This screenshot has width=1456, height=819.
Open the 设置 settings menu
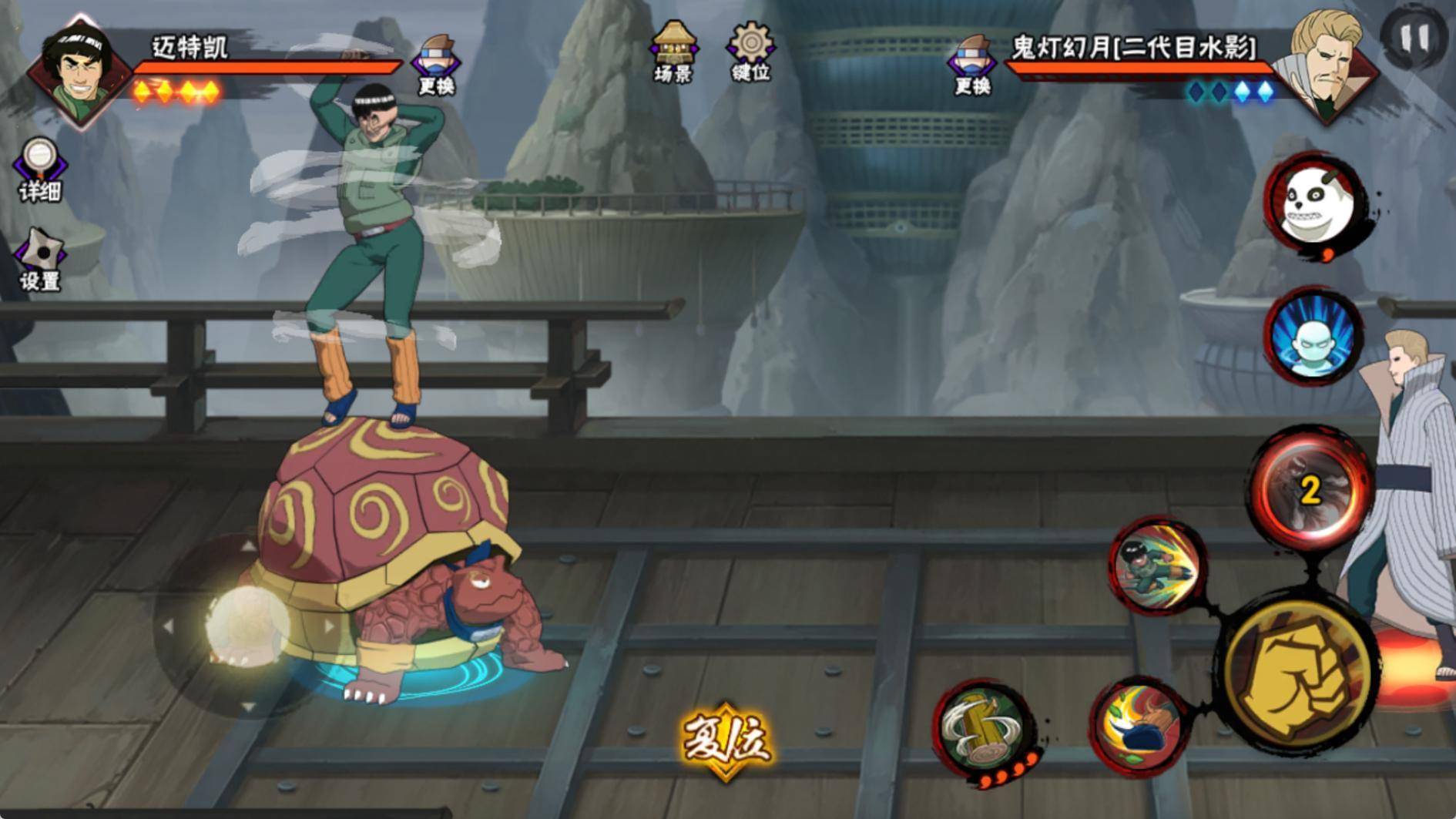pyautogui.click(x=39, y=260)
